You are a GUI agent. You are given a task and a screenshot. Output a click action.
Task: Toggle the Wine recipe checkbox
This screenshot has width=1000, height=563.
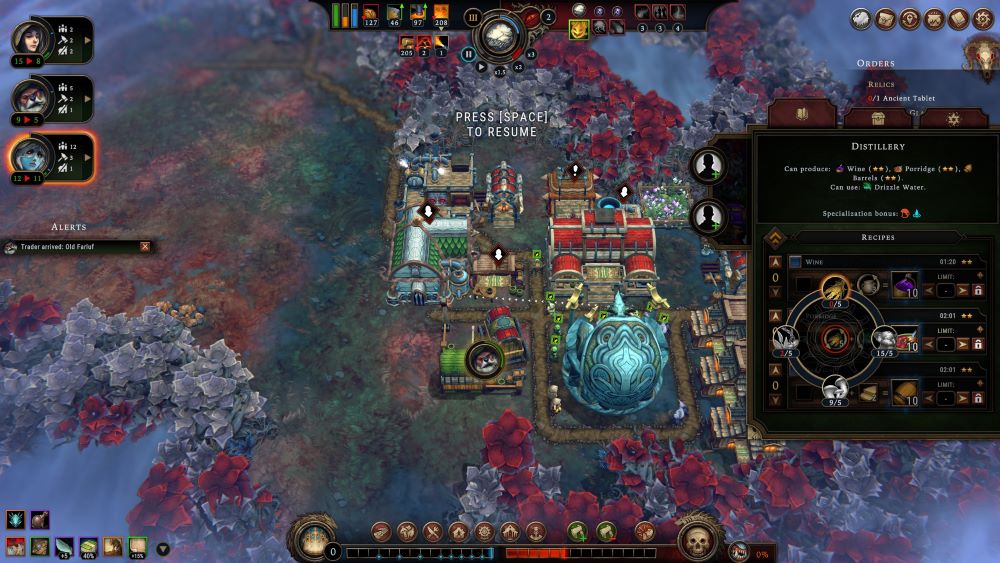click(x=795, y=262)
